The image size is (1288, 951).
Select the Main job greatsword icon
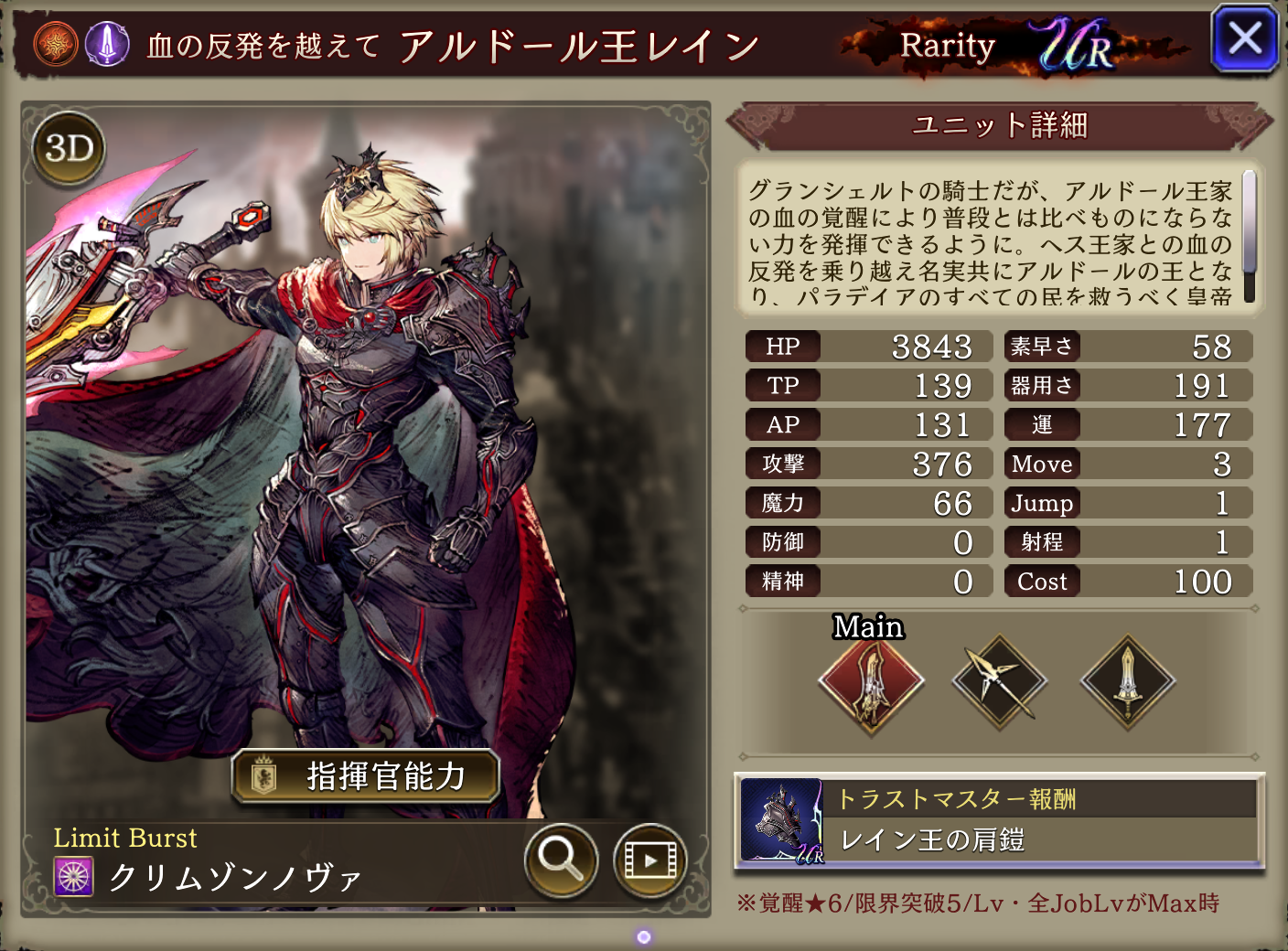click(x=871, y=682)
